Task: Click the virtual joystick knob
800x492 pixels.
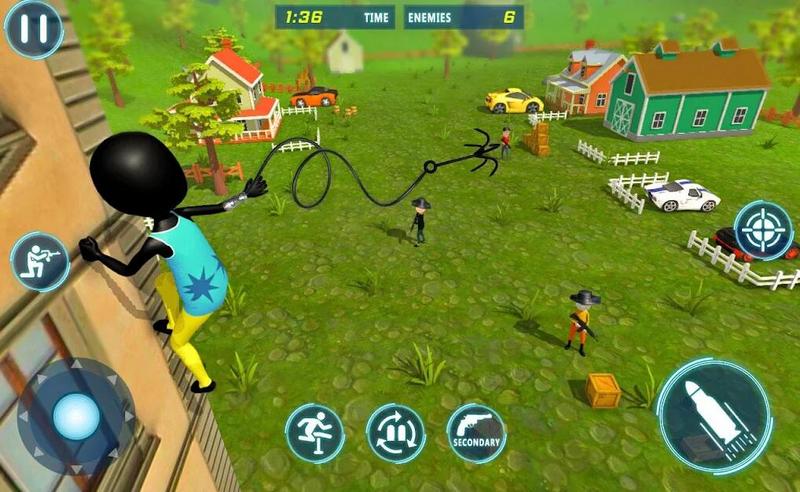Action: 76,417
